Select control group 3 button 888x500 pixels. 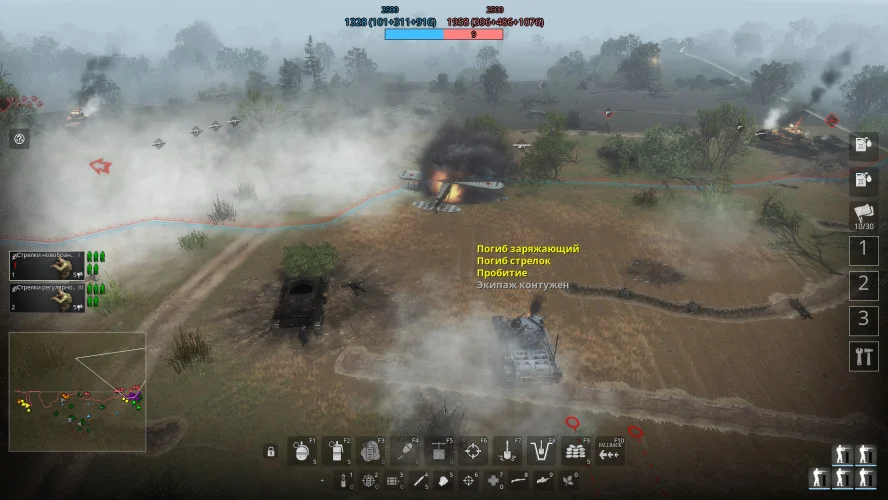[x=863, y=320]
